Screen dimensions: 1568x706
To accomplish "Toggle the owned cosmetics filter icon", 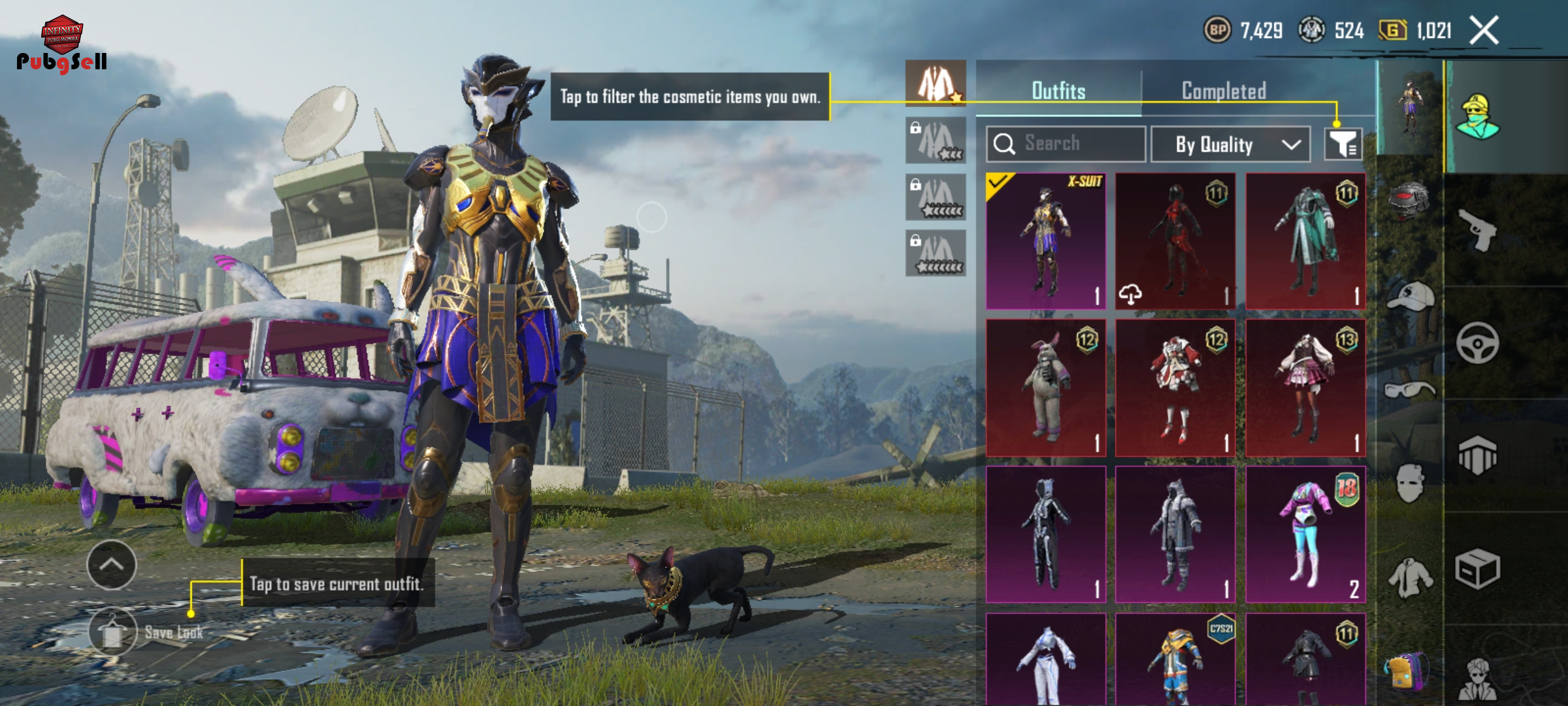I will [1343, 144].
